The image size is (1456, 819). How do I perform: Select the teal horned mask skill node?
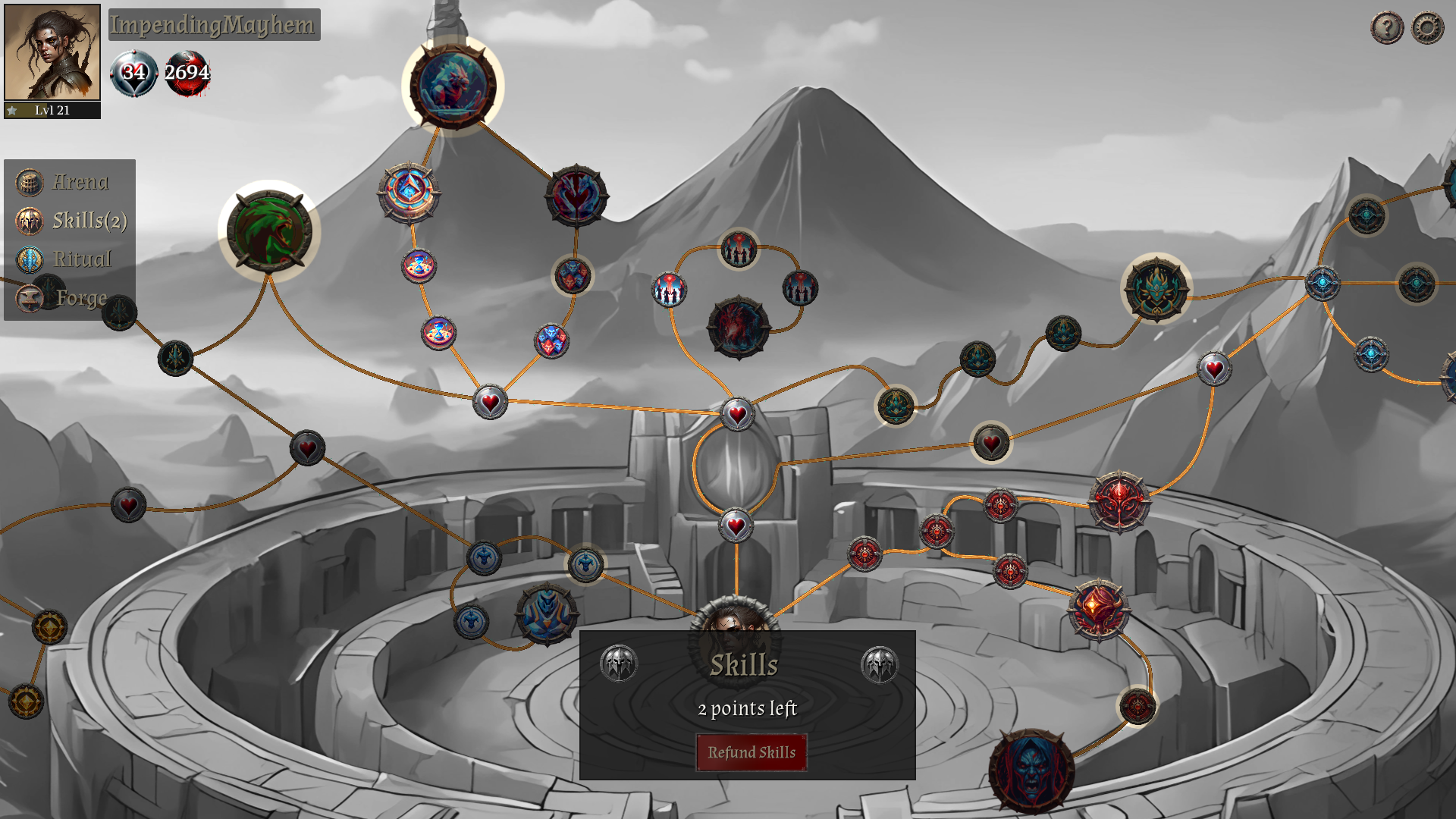coord(1156,289)
